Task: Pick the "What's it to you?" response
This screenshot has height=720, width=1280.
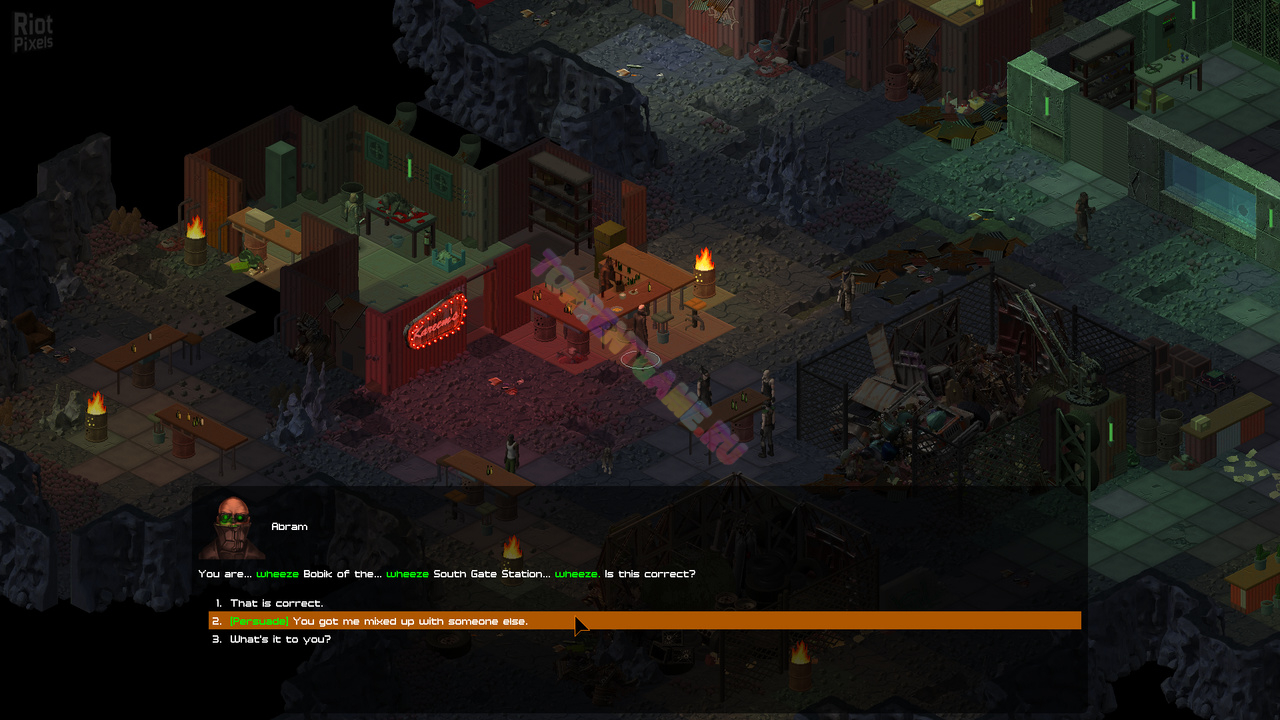Action: point(280,639)
